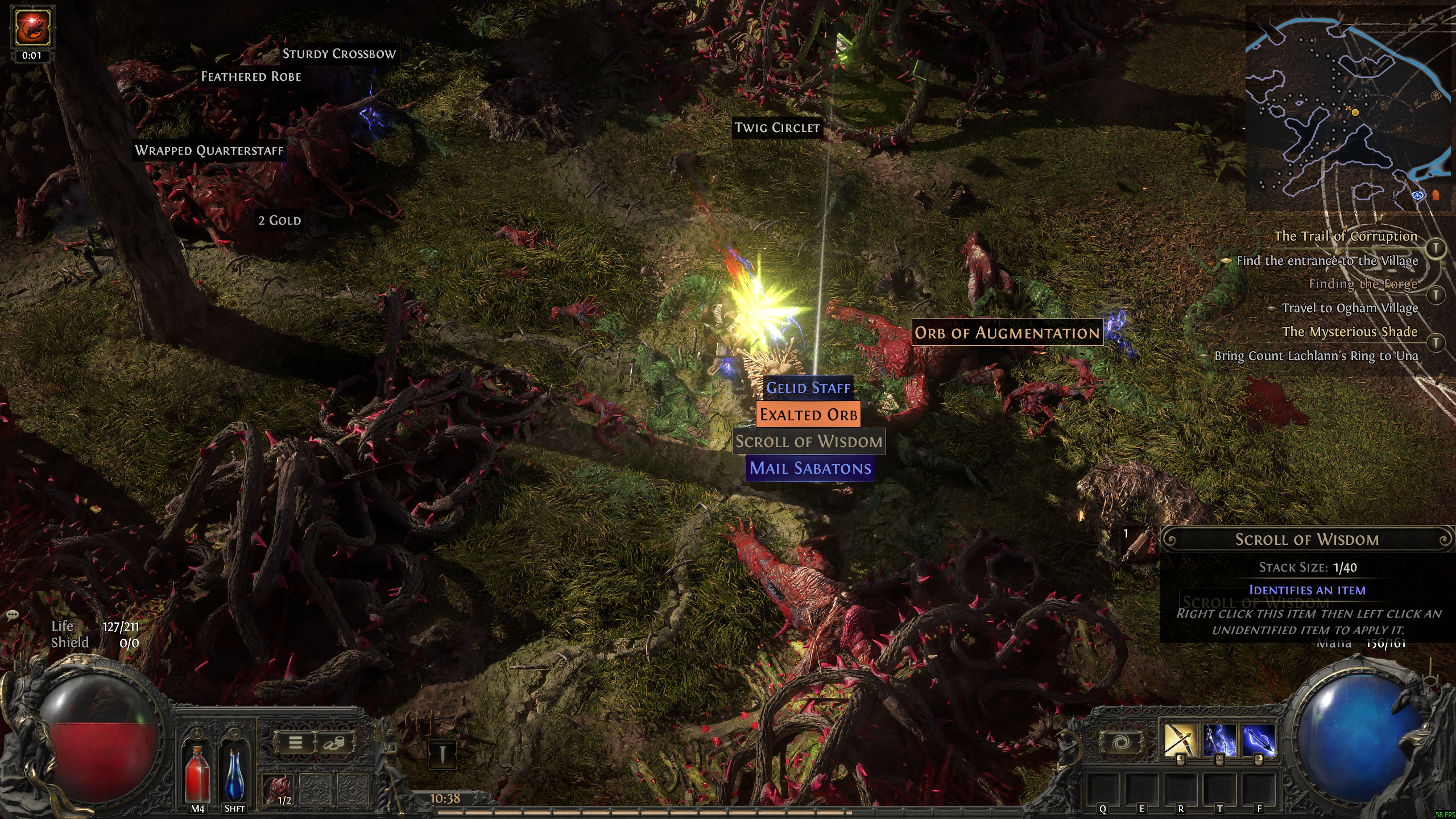Use the red life flask

pos(197,772)
